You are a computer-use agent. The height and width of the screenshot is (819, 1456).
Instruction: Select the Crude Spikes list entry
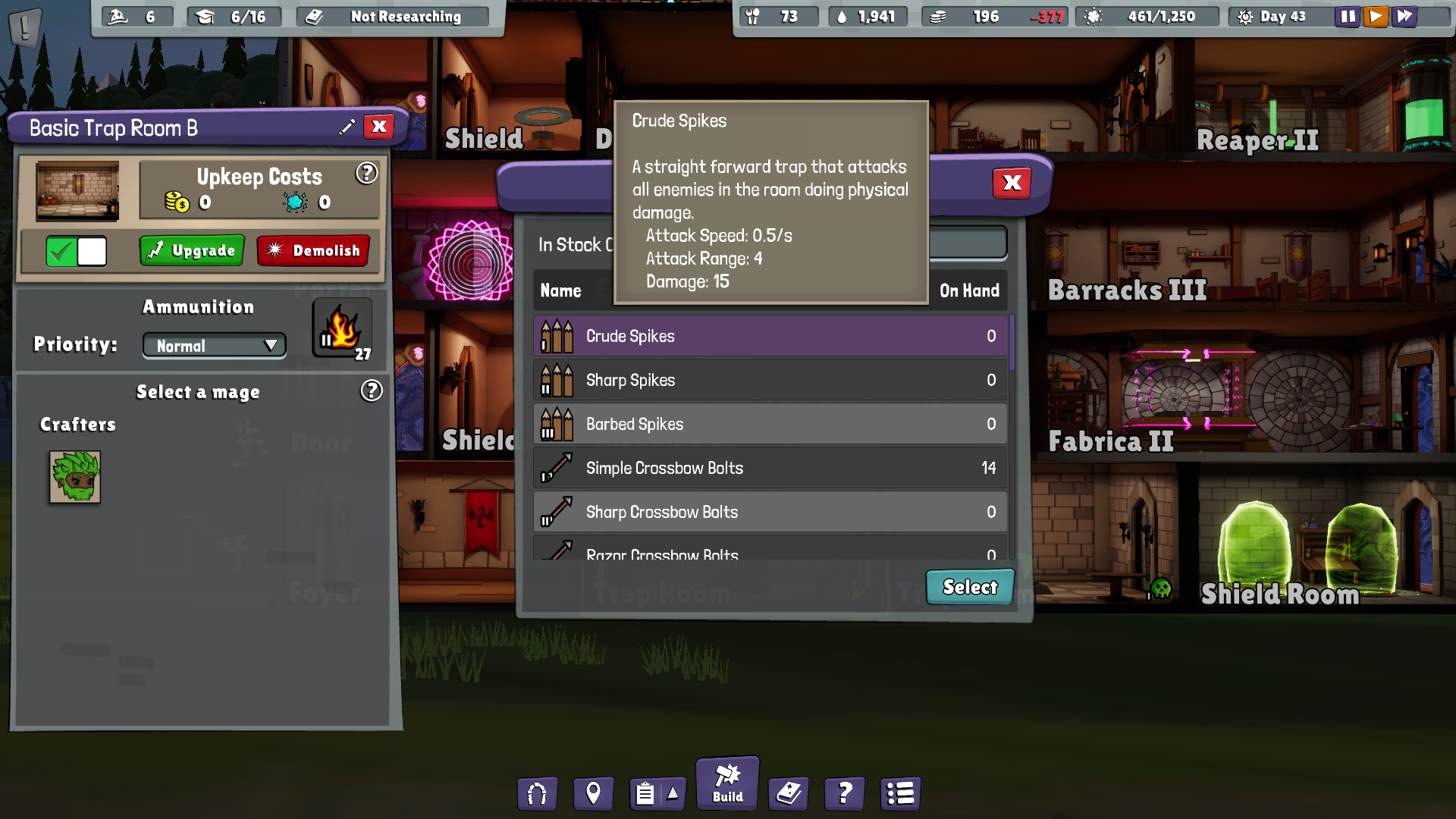pos(768,336)
